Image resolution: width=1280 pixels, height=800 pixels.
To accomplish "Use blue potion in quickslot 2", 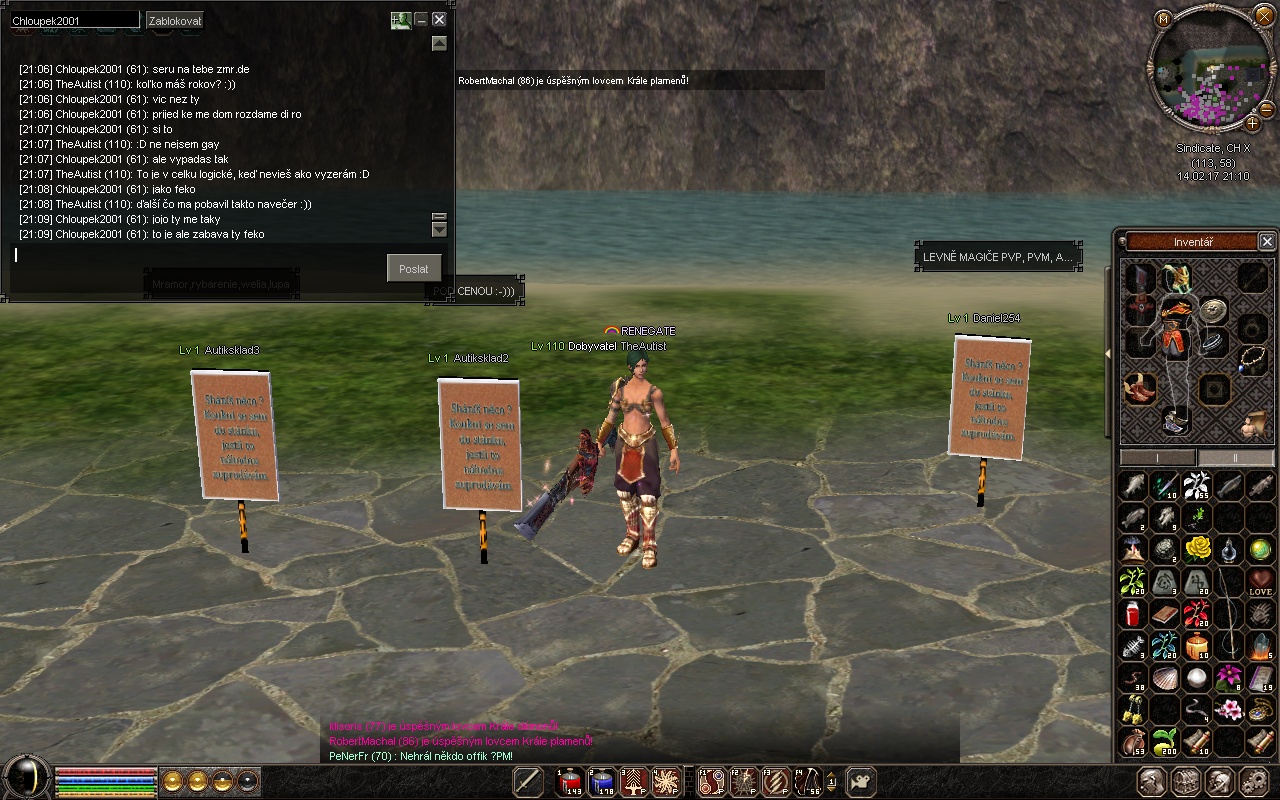I will point(602,782).
